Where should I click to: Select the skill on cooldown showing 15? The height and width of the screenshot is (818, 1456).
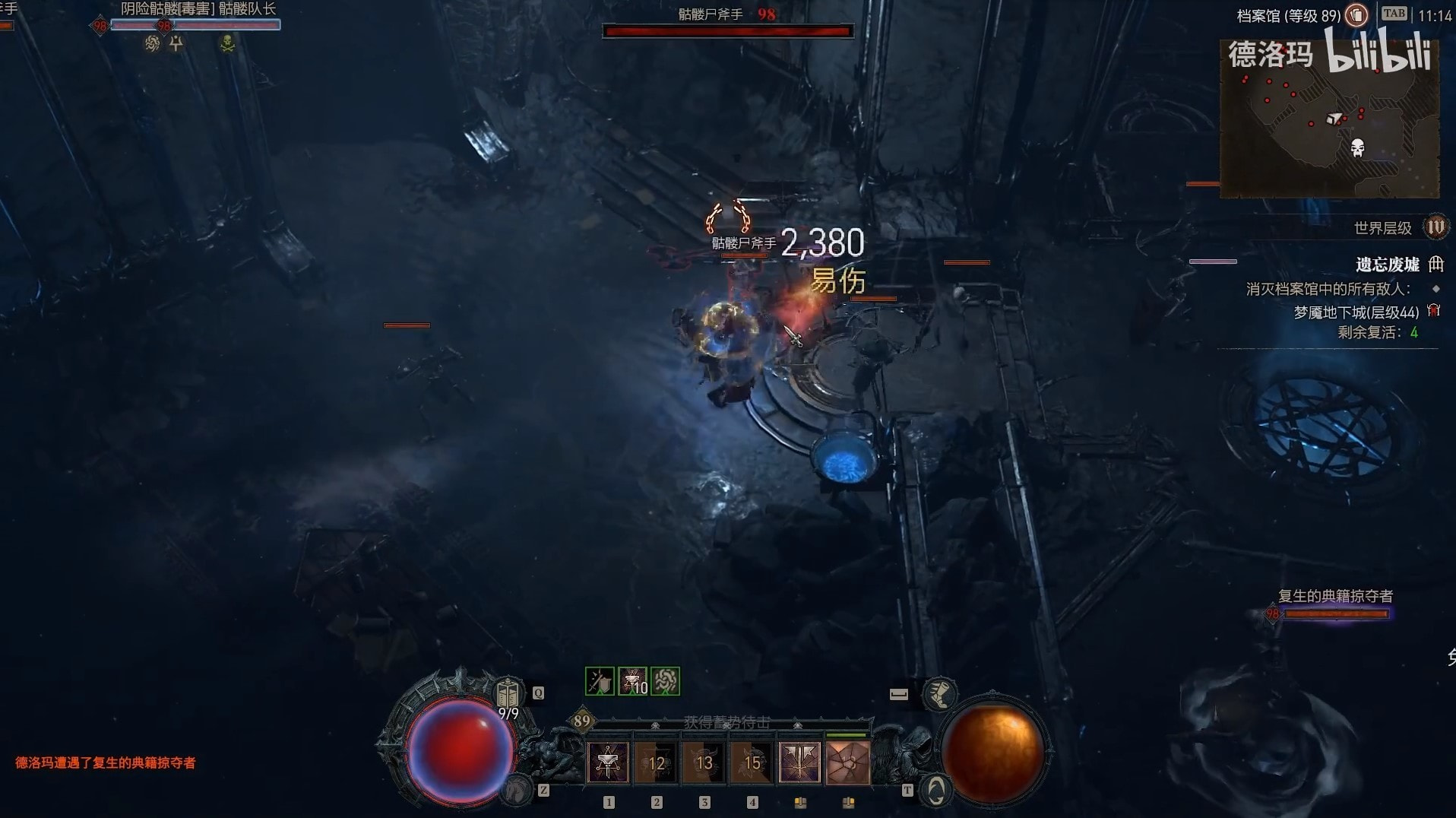(x=752, y=763)
